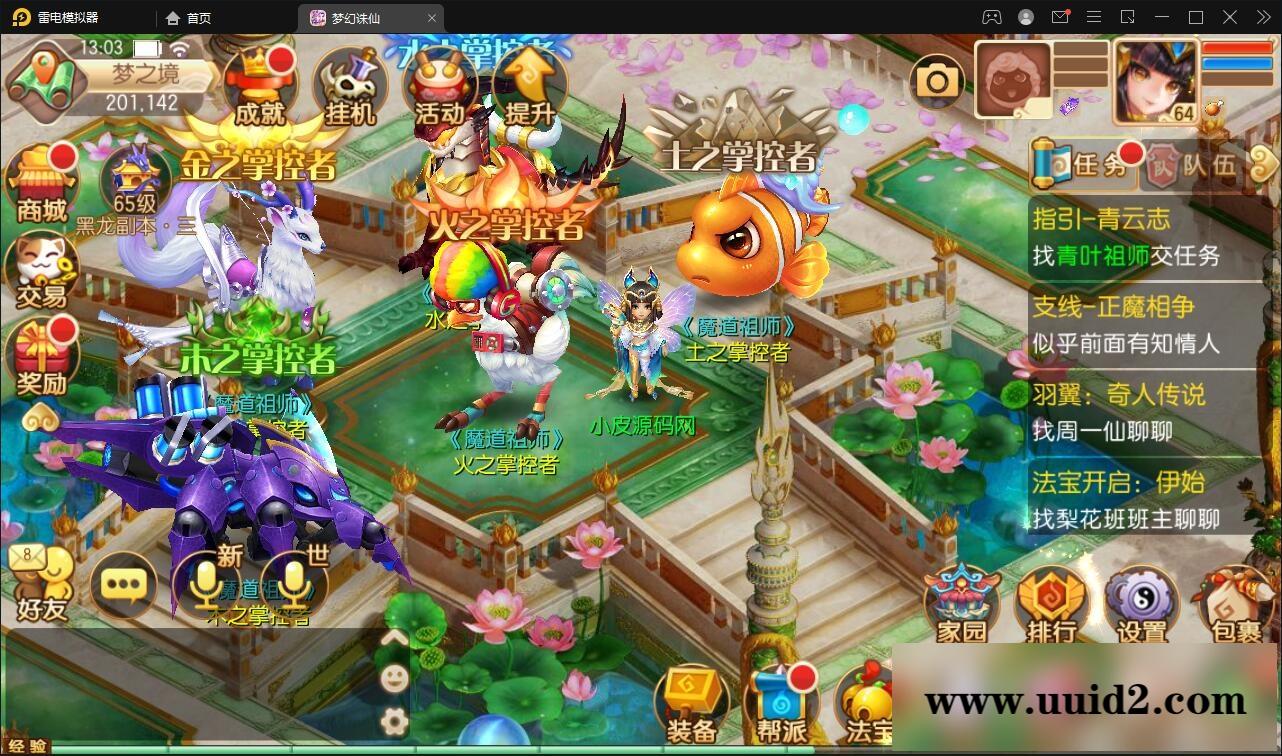Open the 交易 trading menu
Screen dimensions: 1282x756
click(42, 270)
